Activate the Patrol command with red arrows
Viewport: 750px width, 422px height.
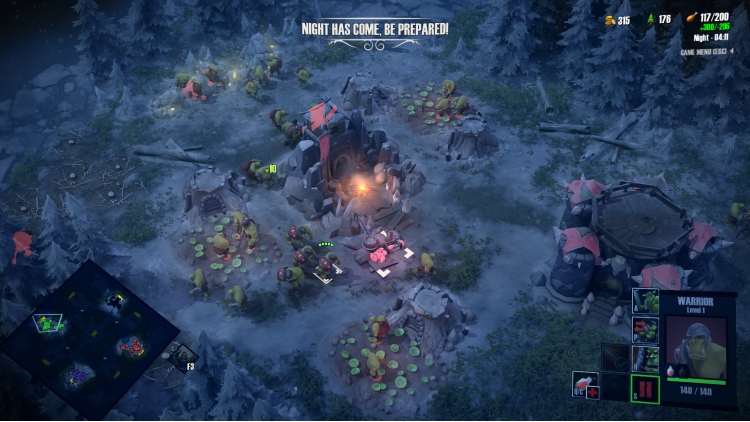[646, 330]
